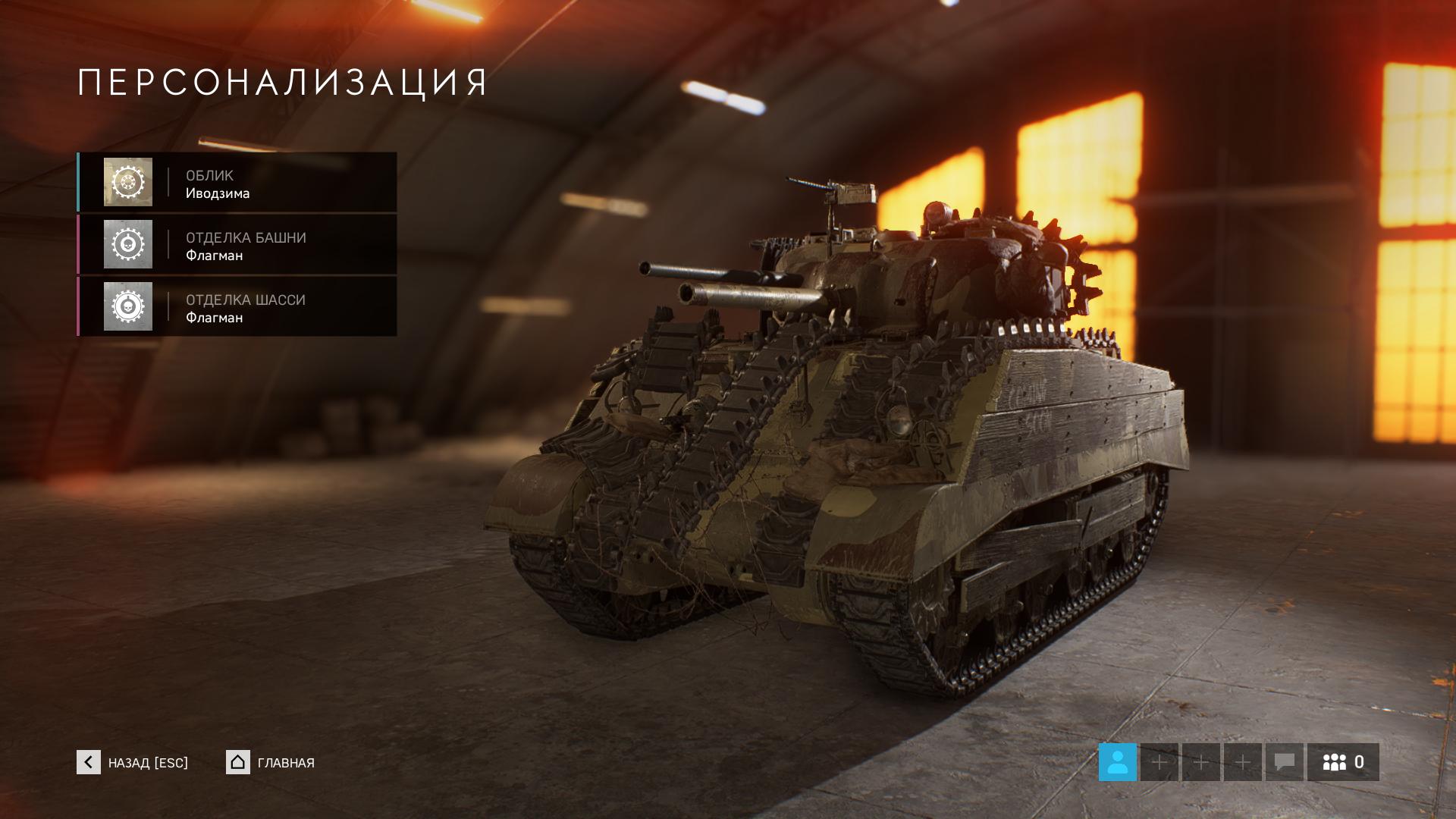Go back with the Назад button
The height and width of the screenshot is (819, 1456).
[133, 762]
